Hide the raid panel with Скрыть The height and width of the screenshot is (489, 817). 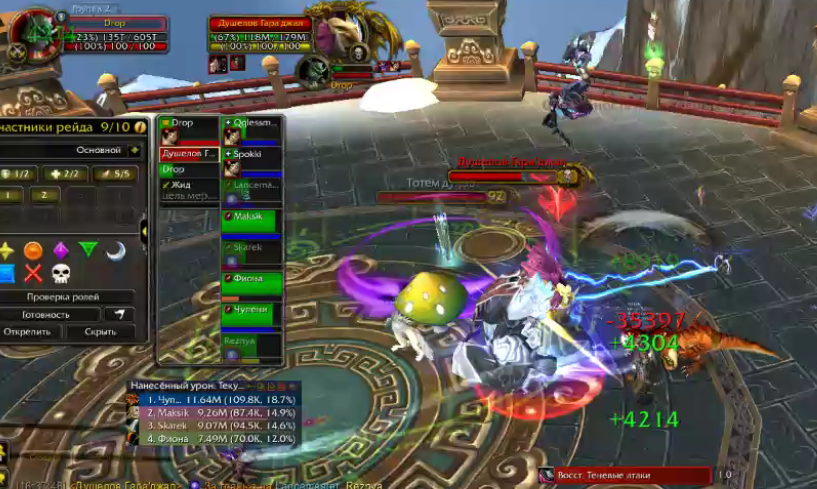[100, 332]
